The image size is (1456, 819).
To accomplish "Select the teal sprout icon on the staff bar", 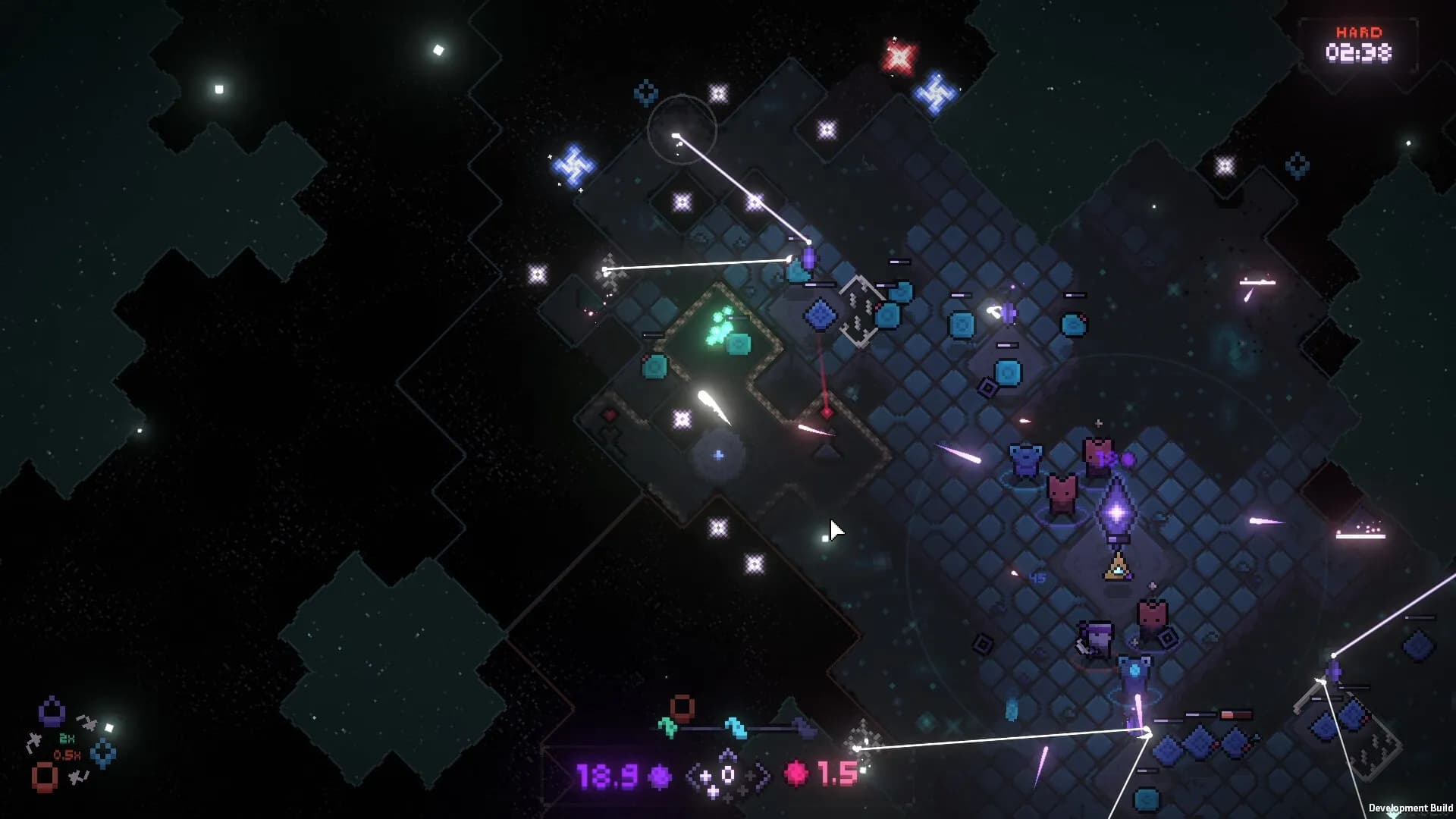I will tap(667, 726).
